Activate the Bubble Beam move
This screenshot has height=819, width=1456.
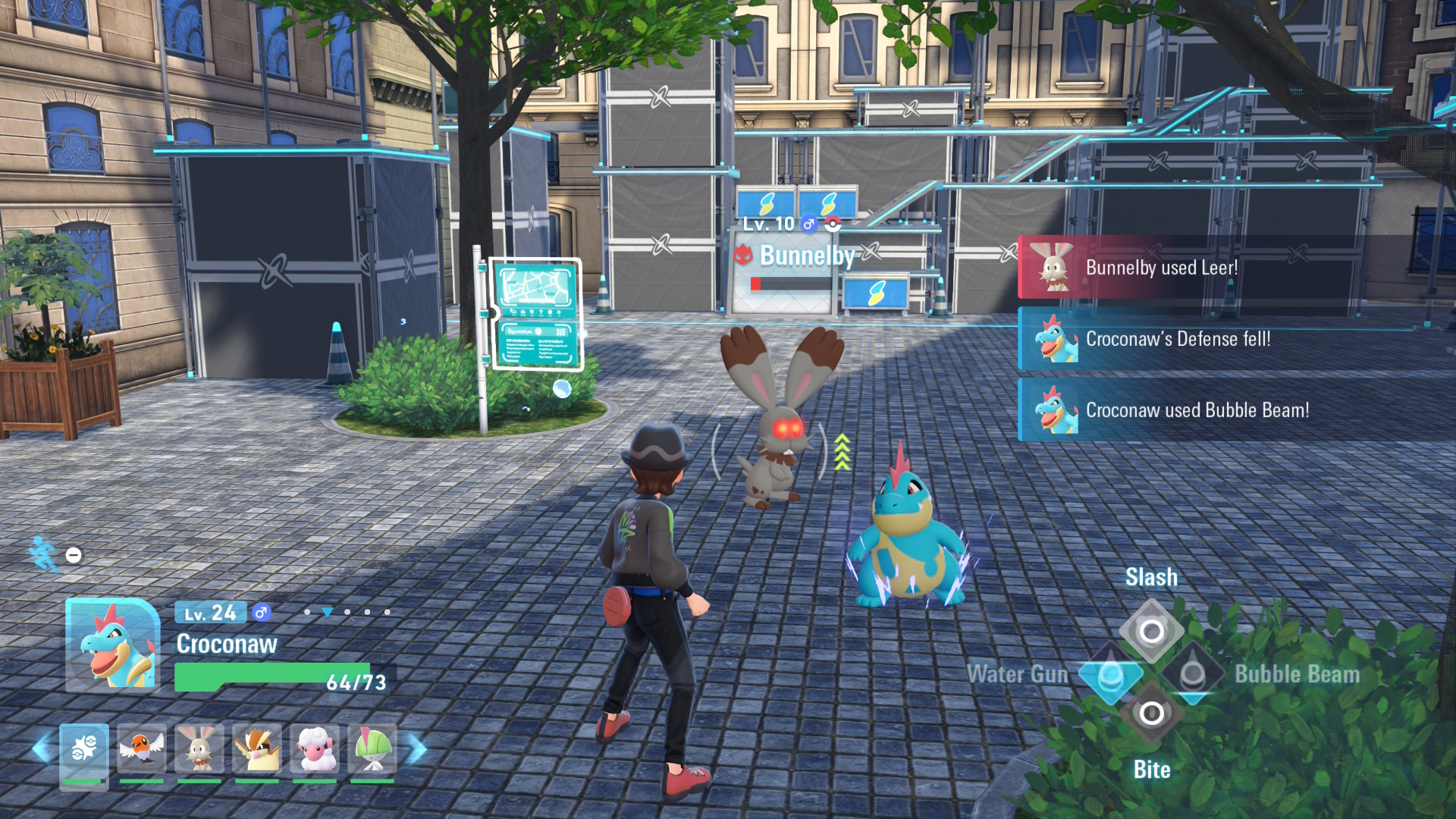[1193, 674]
